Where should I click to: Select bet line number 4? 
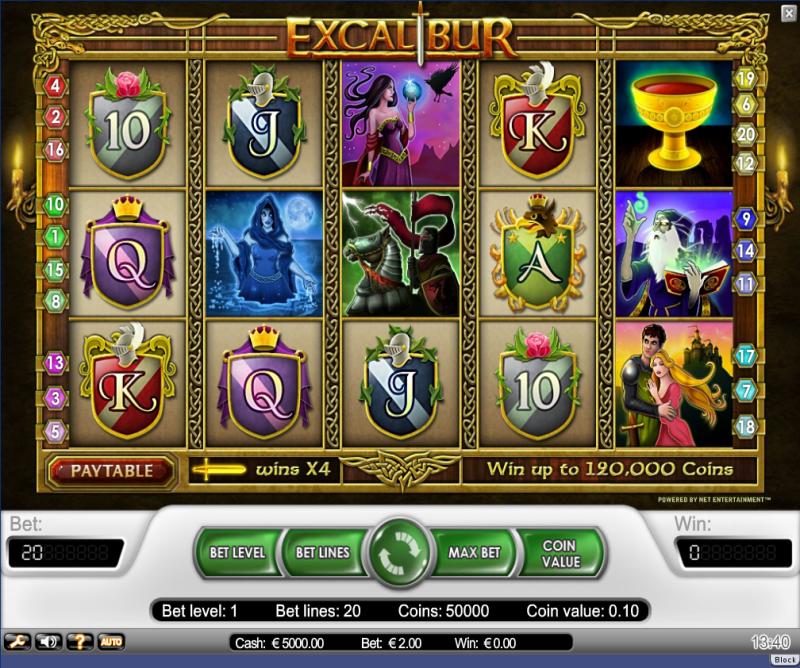55,87
